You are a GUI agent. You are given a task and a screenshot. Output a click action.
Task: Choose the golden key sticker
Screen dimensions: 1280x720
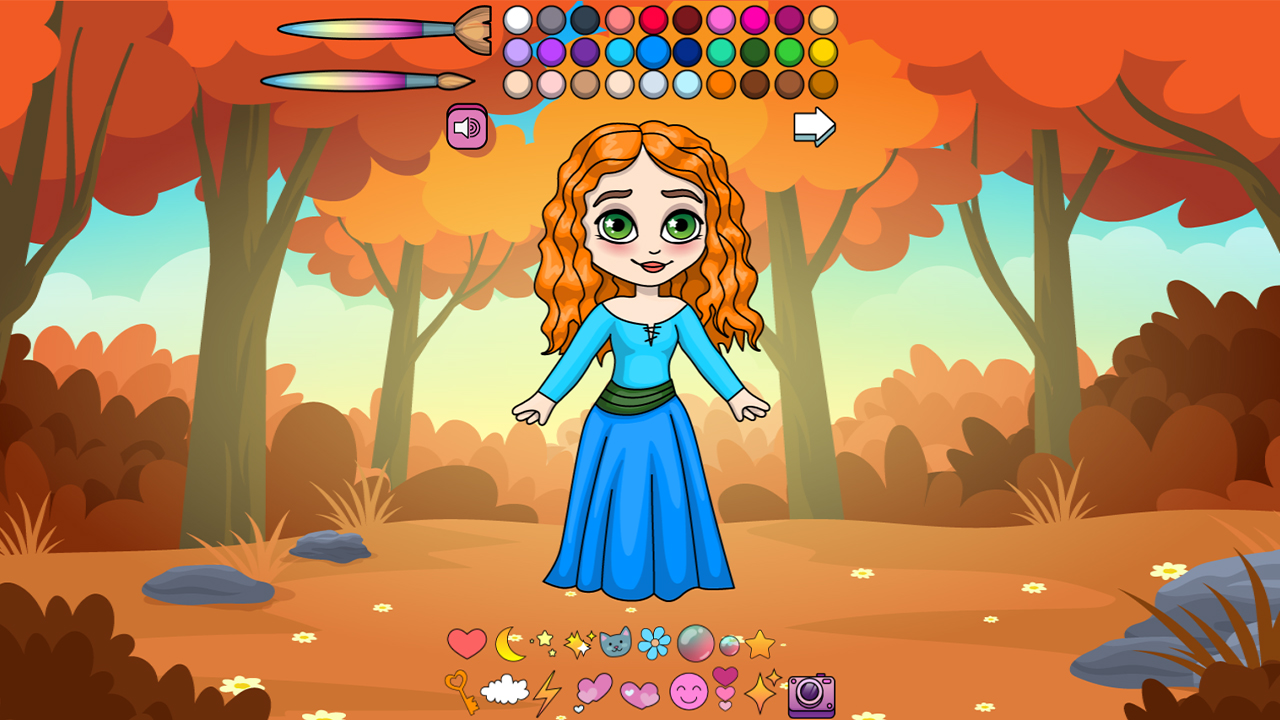(x=462, y=690)
